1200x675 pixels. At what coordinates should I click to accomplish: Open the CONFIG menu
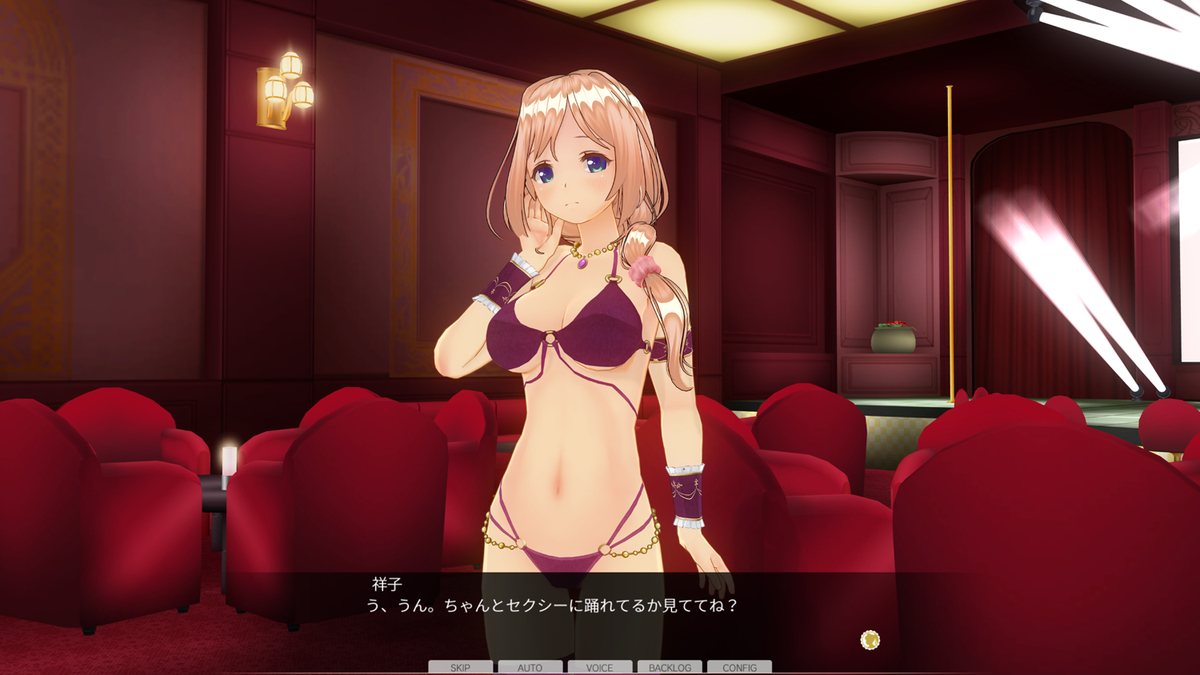coord(739,667)
